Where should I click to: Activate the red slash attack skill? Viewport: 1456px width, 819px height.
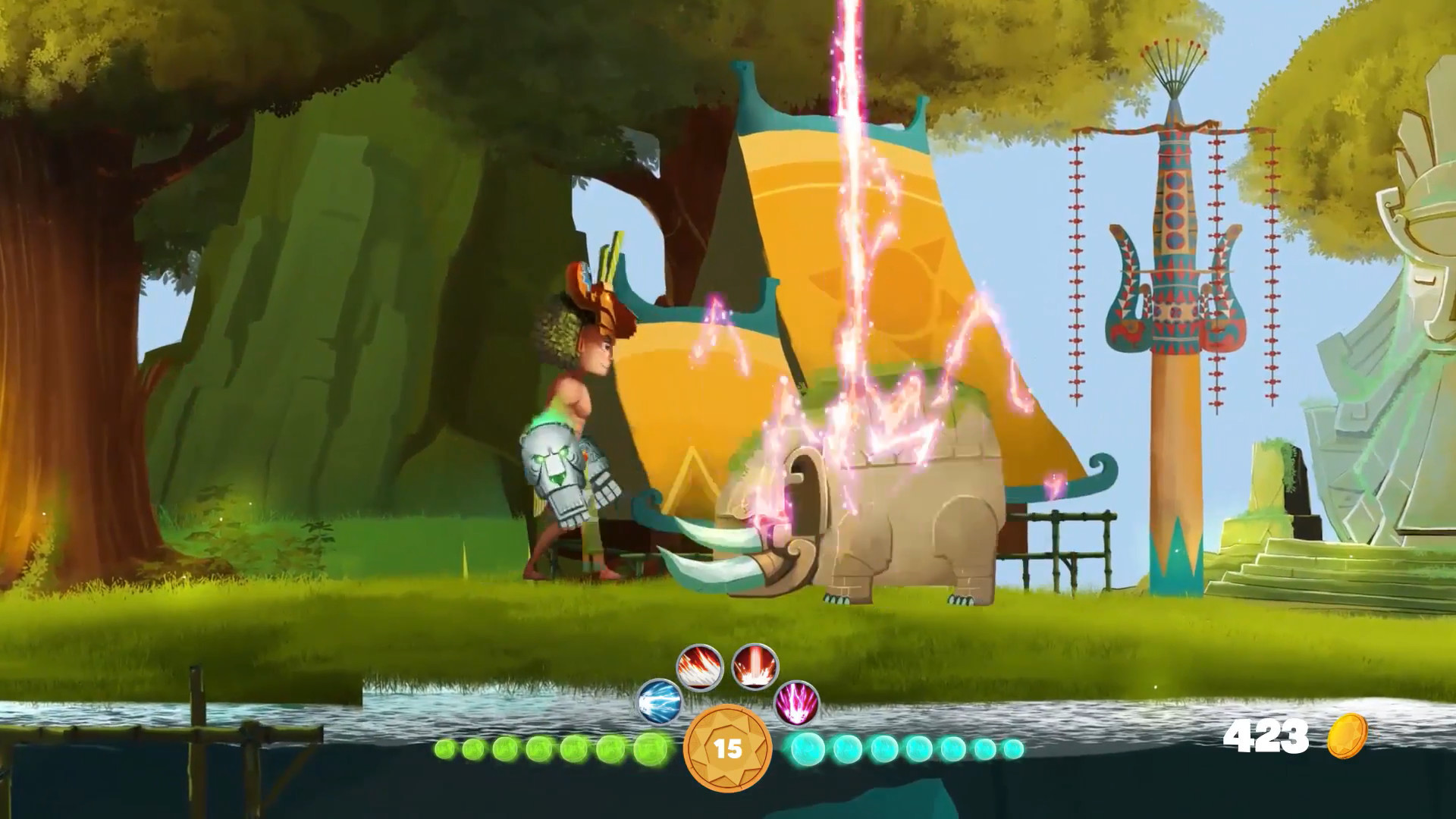701,665
